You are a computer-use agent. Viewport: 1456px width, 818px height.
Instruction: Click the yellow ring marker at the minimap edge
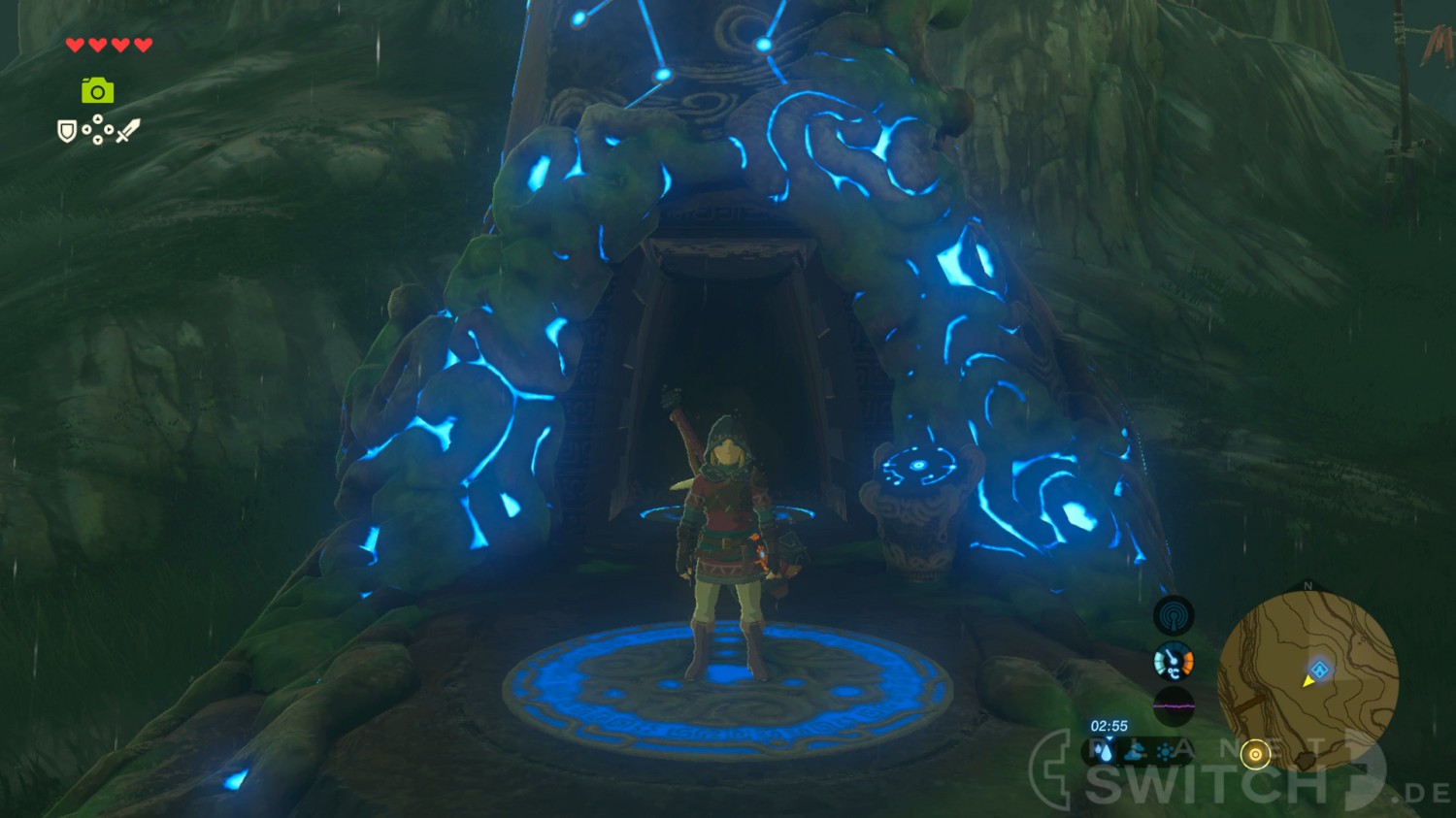[1255, 754]
